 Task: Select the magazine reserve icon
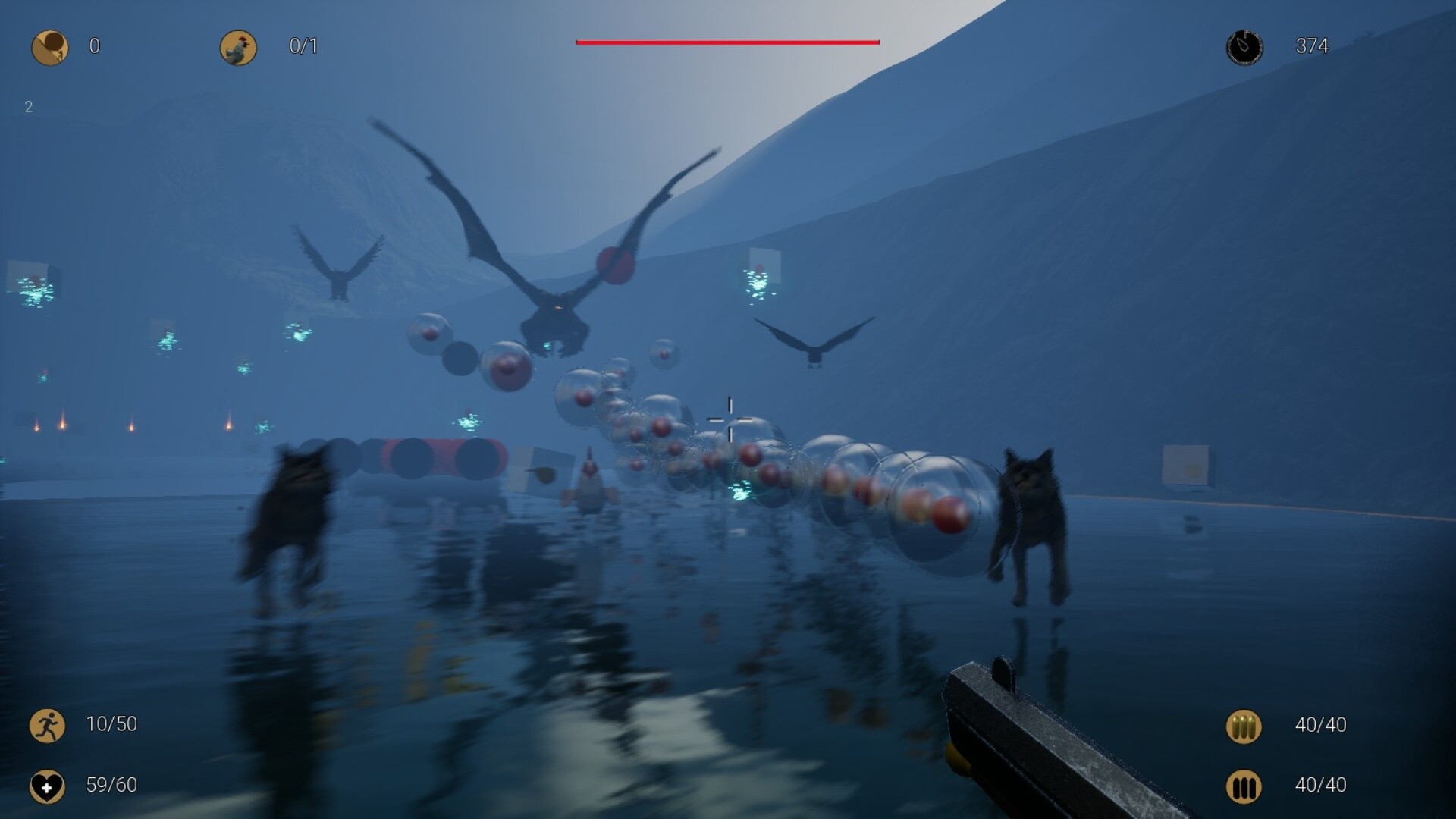pyautogui.click(x=1244, y=786)
